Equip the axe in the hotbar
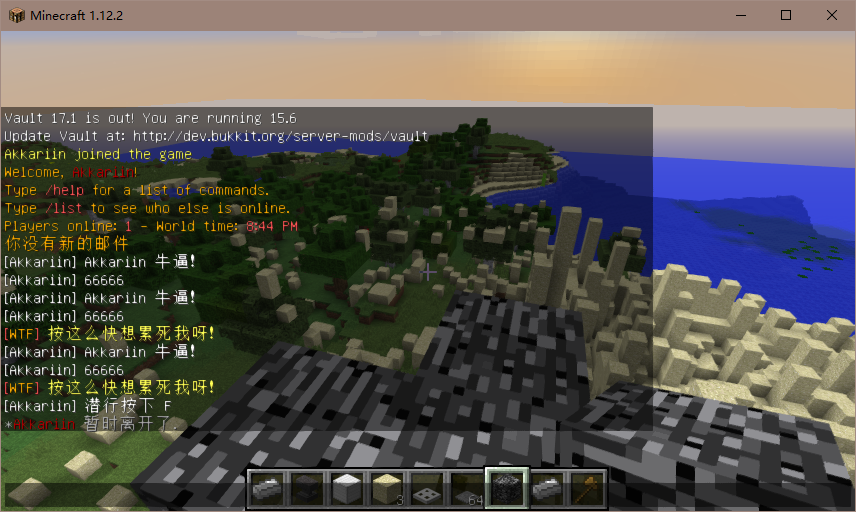The width and height of the screenshot is (856, 512). pos(587,488)
